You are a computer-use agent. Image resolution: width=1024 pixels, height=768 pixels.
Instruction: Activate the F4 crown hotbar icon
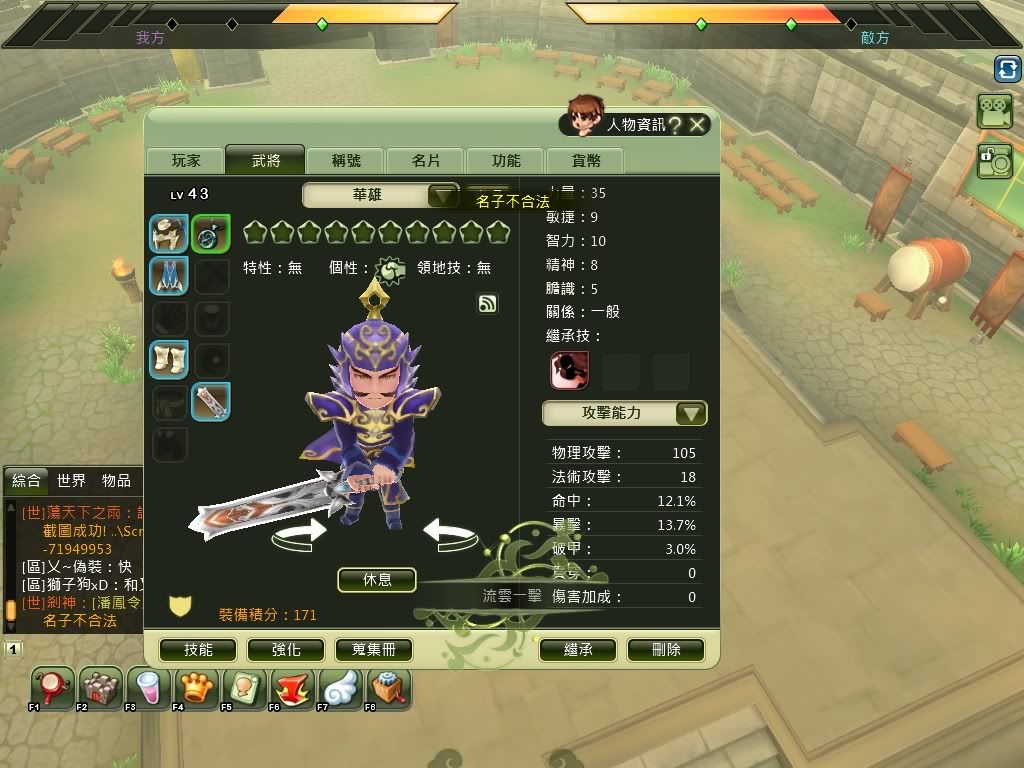pyautogui.click(x=197, y=689)
